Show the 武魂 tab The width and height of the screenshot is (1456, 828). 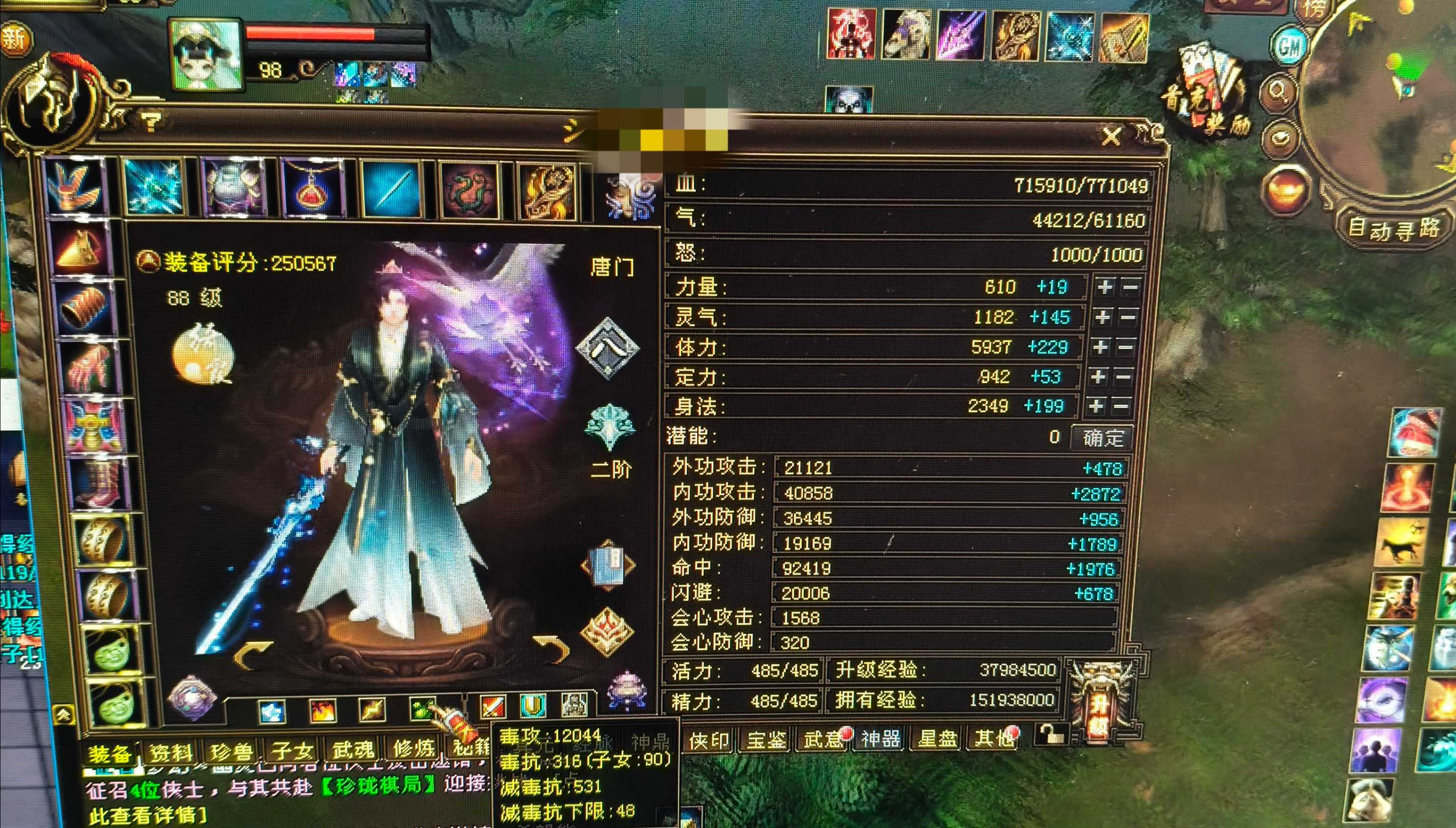tap(353, 749)
